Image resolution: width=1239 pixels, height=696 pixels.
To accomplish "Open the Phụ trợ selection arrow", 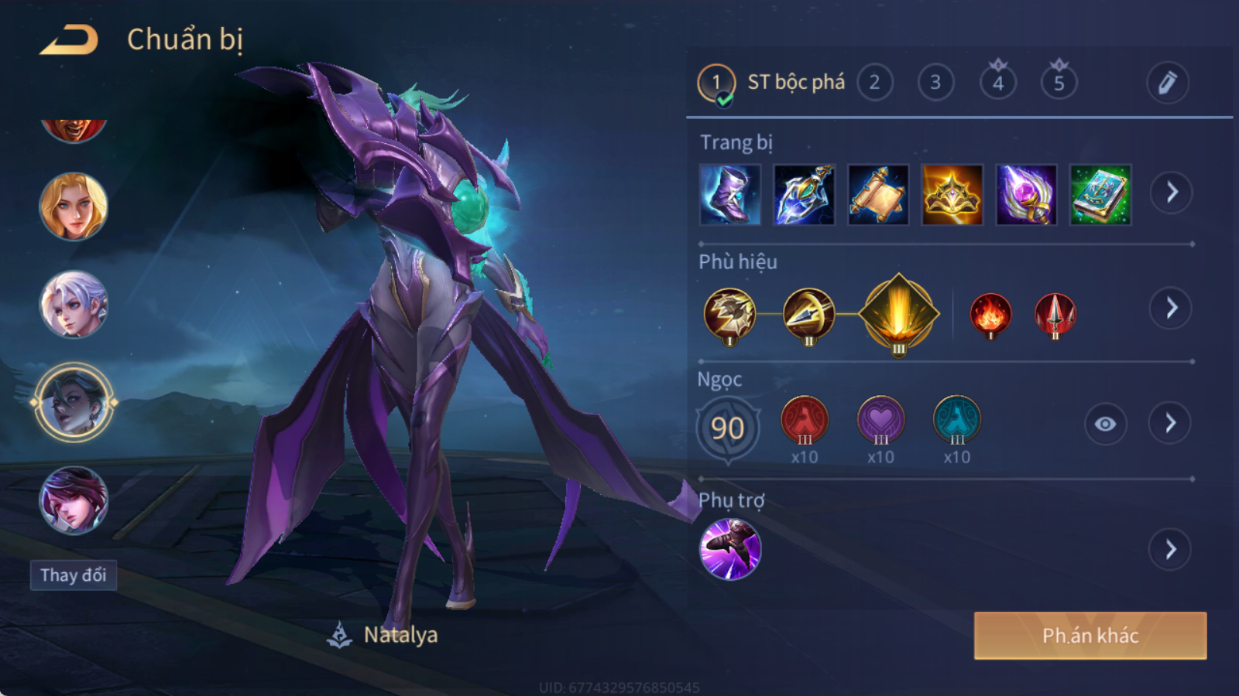I will click(x=1171, y=549).
